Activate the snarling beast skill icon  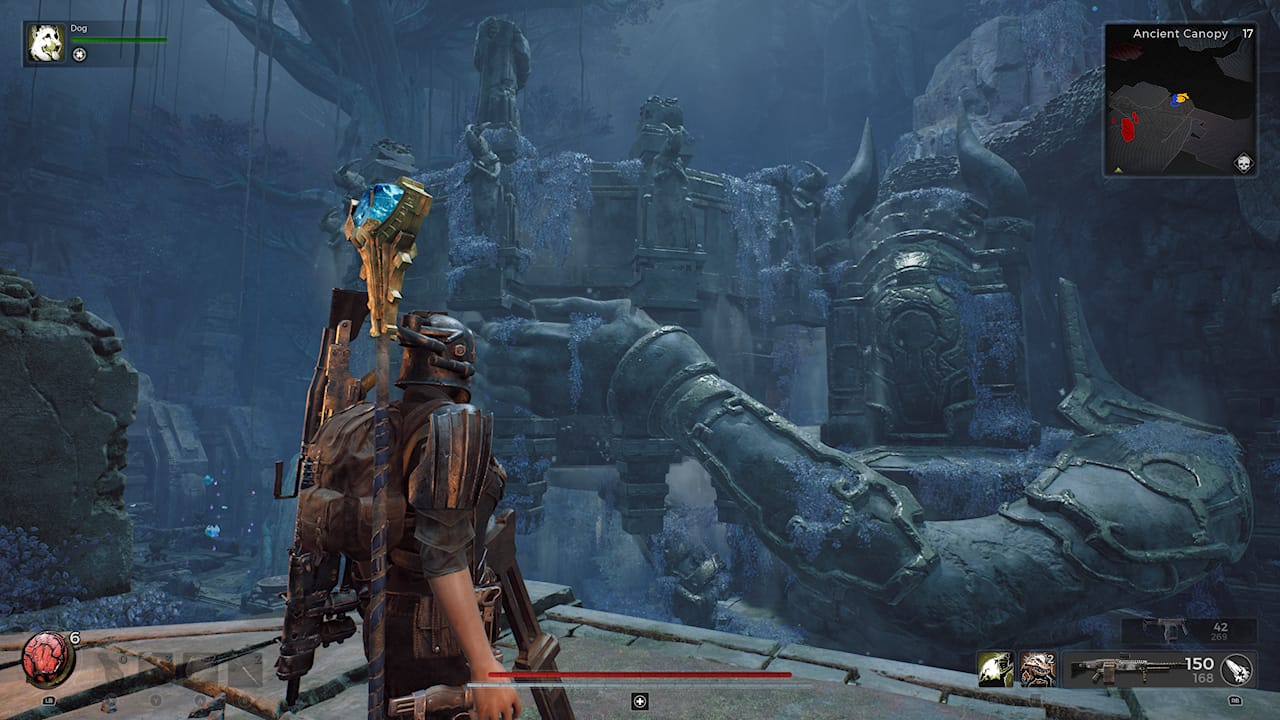tap(1038, 669)
